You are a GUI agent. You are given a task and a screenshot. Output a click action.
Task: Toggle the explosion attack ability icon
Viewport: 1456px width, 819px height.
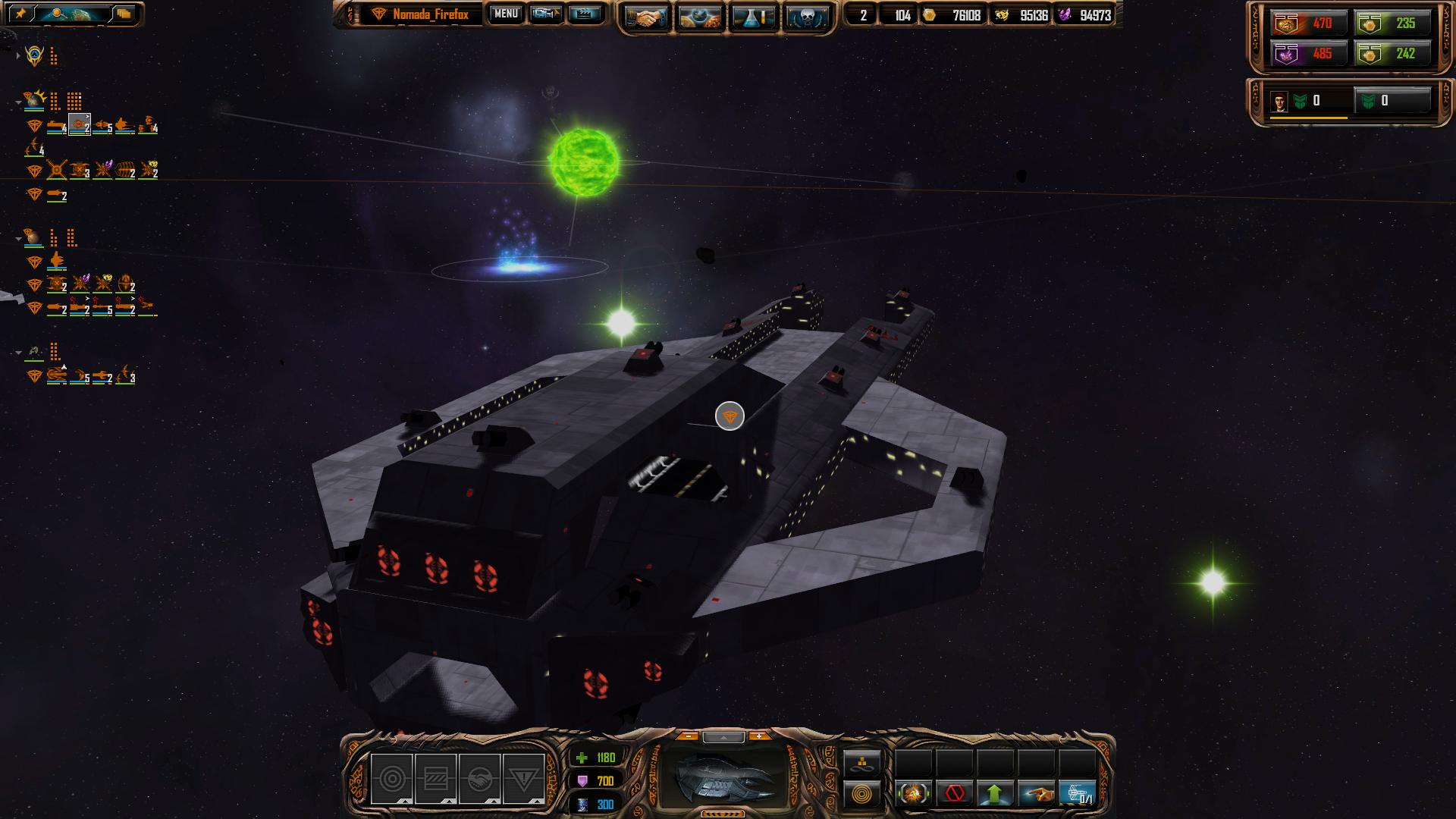[x=914, y=794]
